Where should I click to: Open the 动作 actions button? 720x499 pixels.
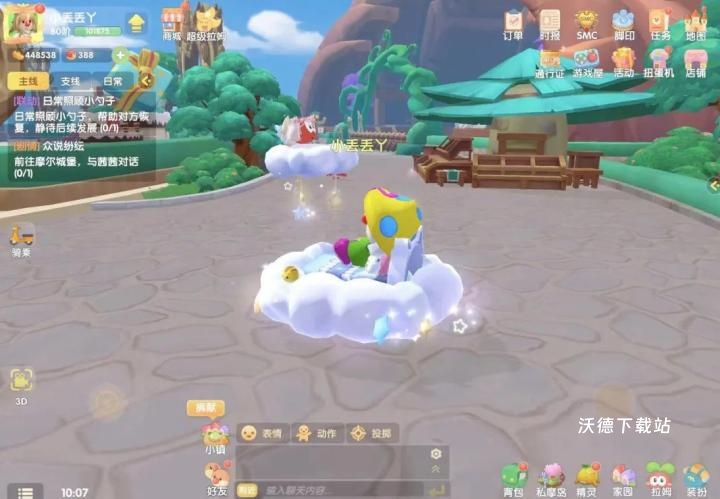tap(315, 433)
